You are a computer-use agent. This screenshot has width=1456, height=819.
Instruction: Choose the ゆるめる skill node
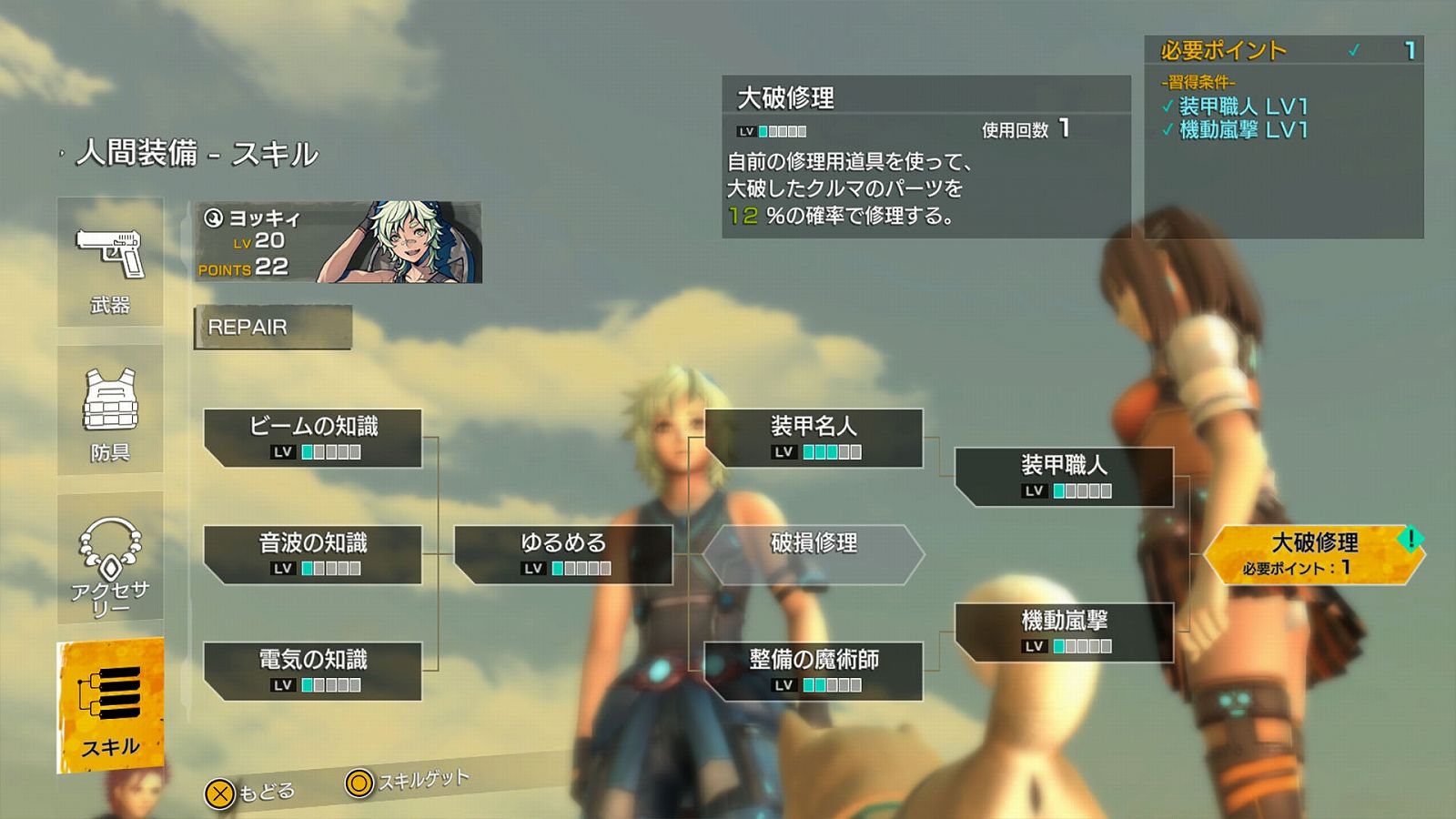563,554
